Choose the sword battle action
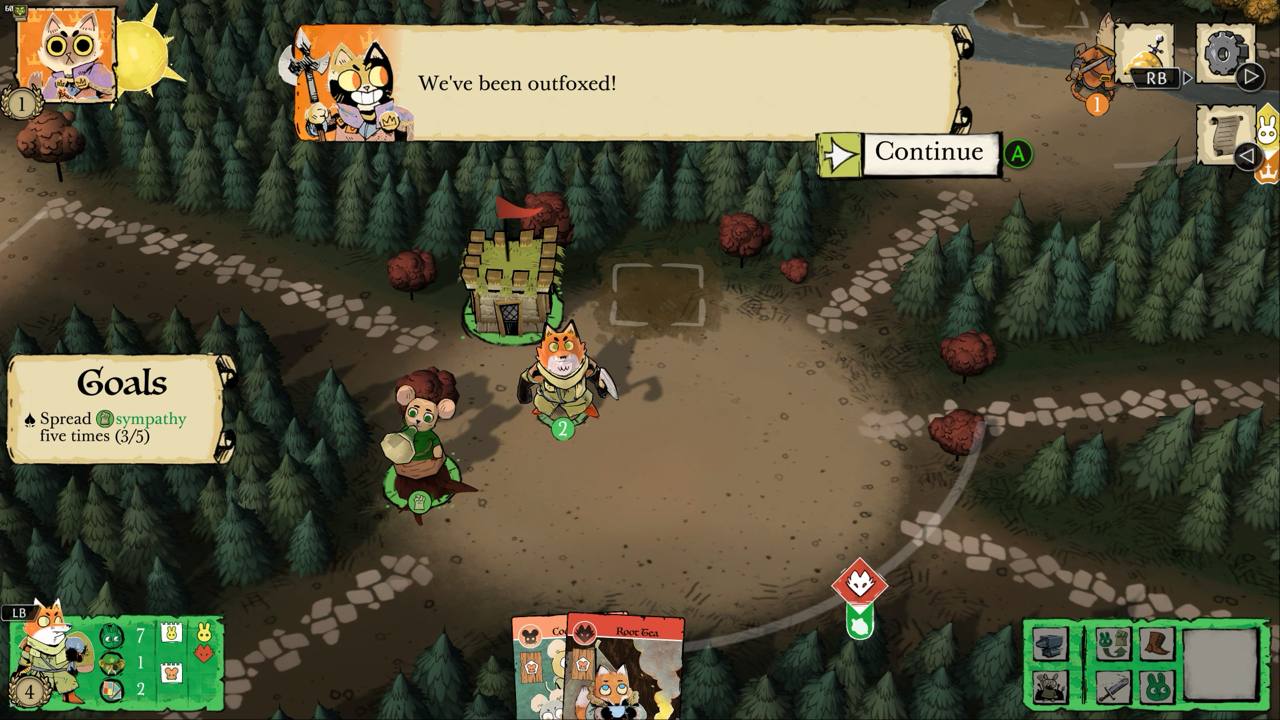1280x720 pixels. click(1111, 687)
